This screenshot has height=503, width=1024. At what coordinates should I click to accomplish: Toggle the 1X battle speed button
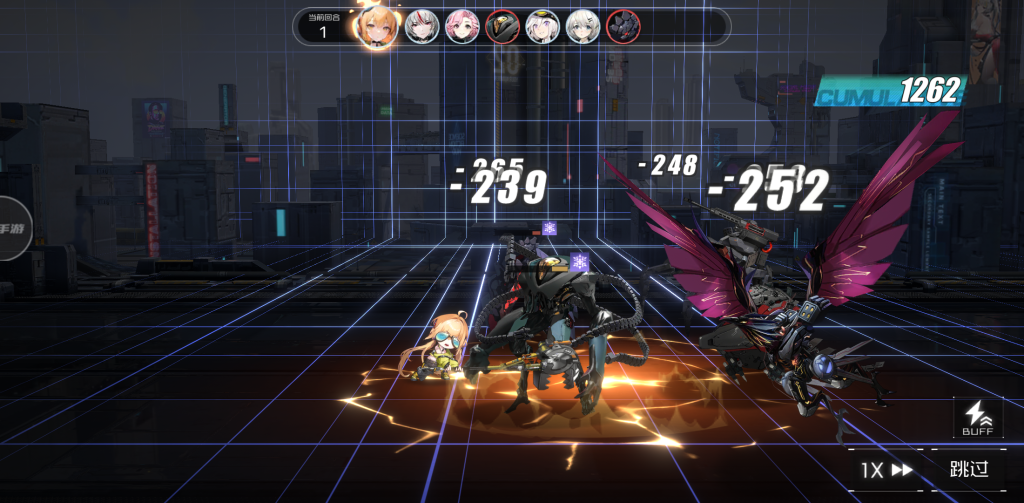point(886,469)
